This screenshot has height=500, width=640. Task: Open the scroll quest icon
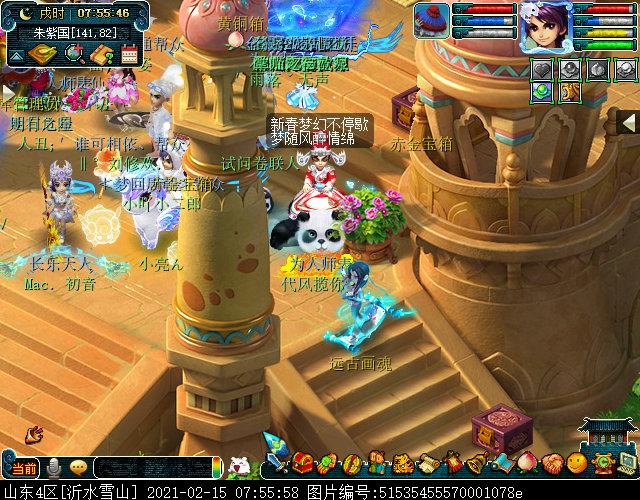pos(428,463)
